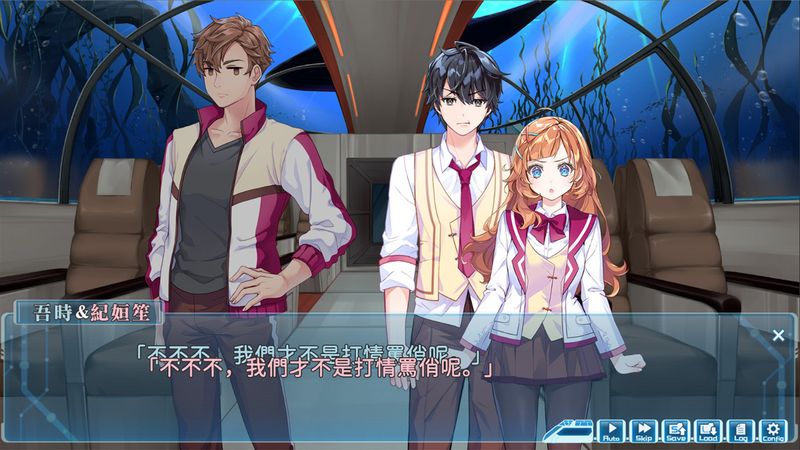Screen dimensions: 800x450
Task: Open the Config settings
Action: point(772,431)
